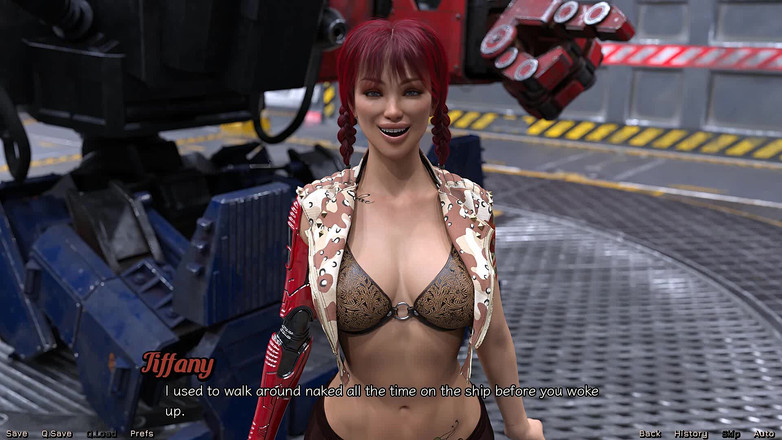Toggle Auto-advance dialogue
The width and height of the screenshot is (782, 440).
pyautogui.click(x=766, y=433)
